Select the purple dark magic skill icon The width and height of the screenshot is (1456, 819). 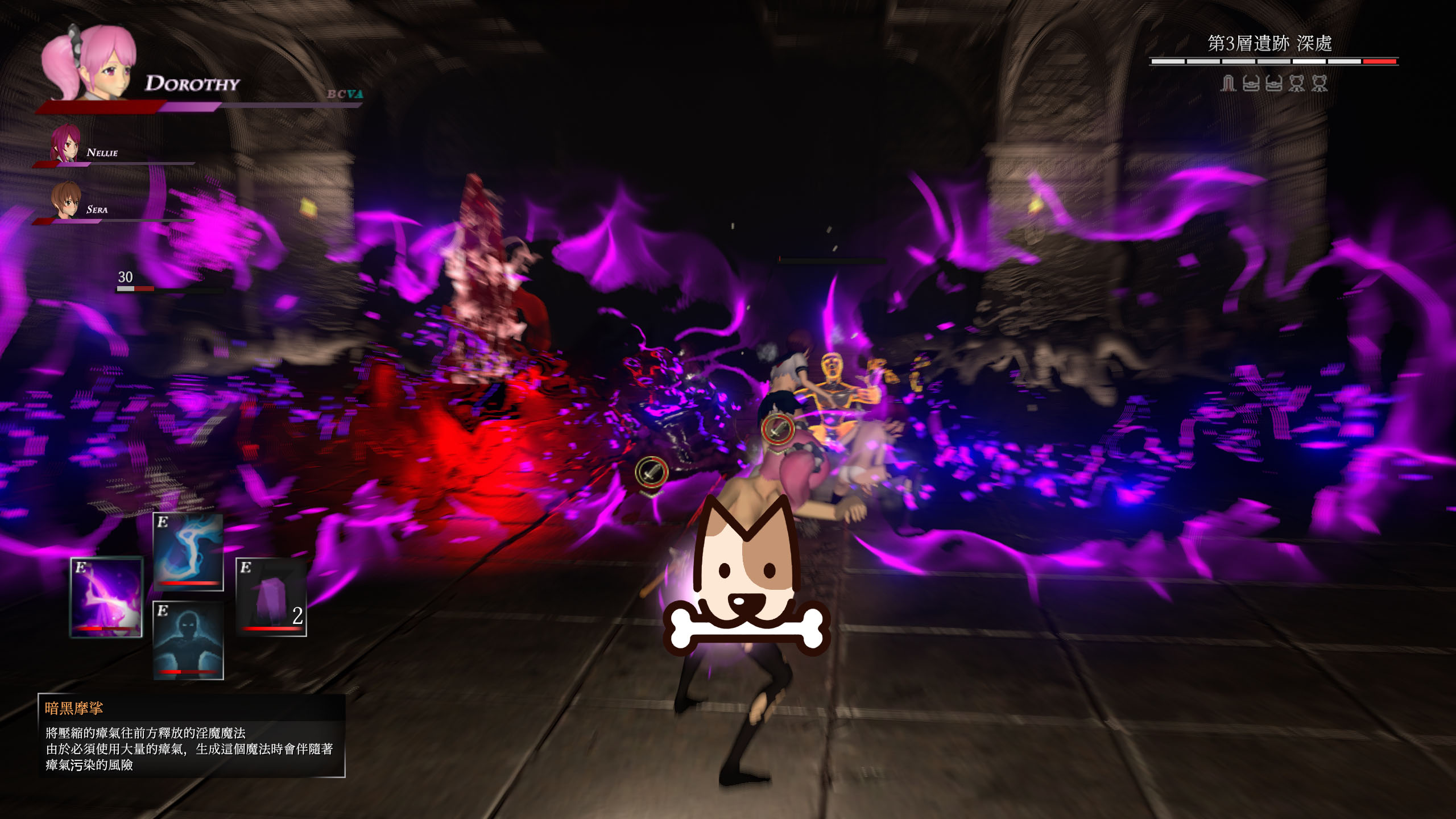106,597
